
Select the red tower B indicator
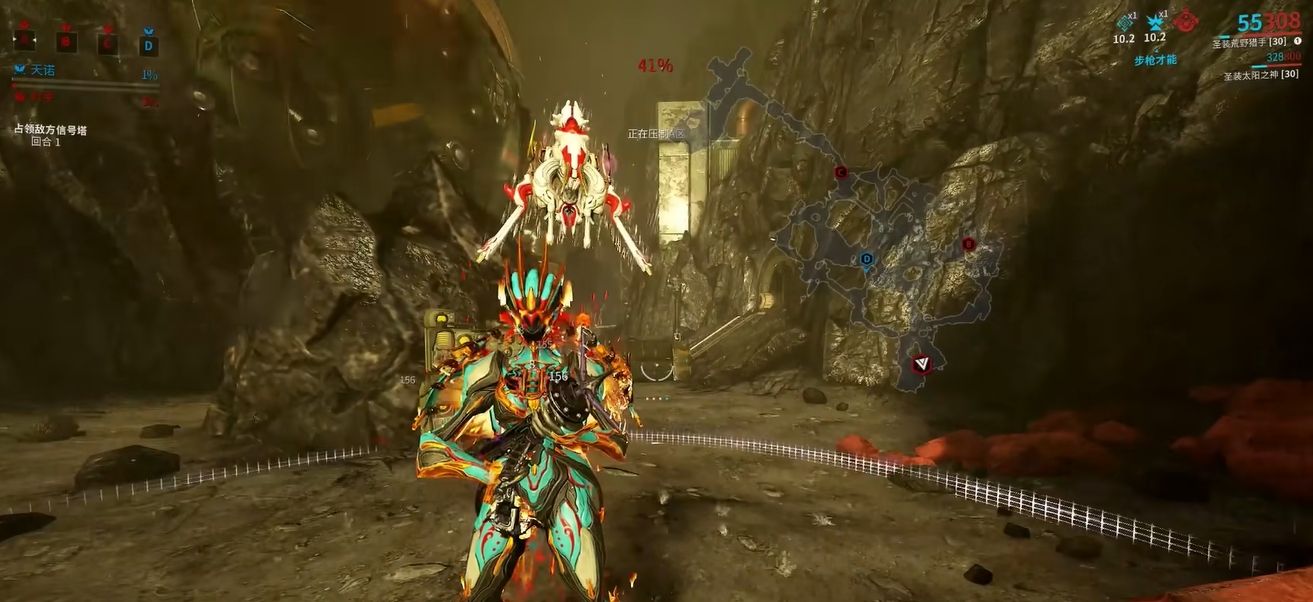pyautogui.click(x=66, y=42)
